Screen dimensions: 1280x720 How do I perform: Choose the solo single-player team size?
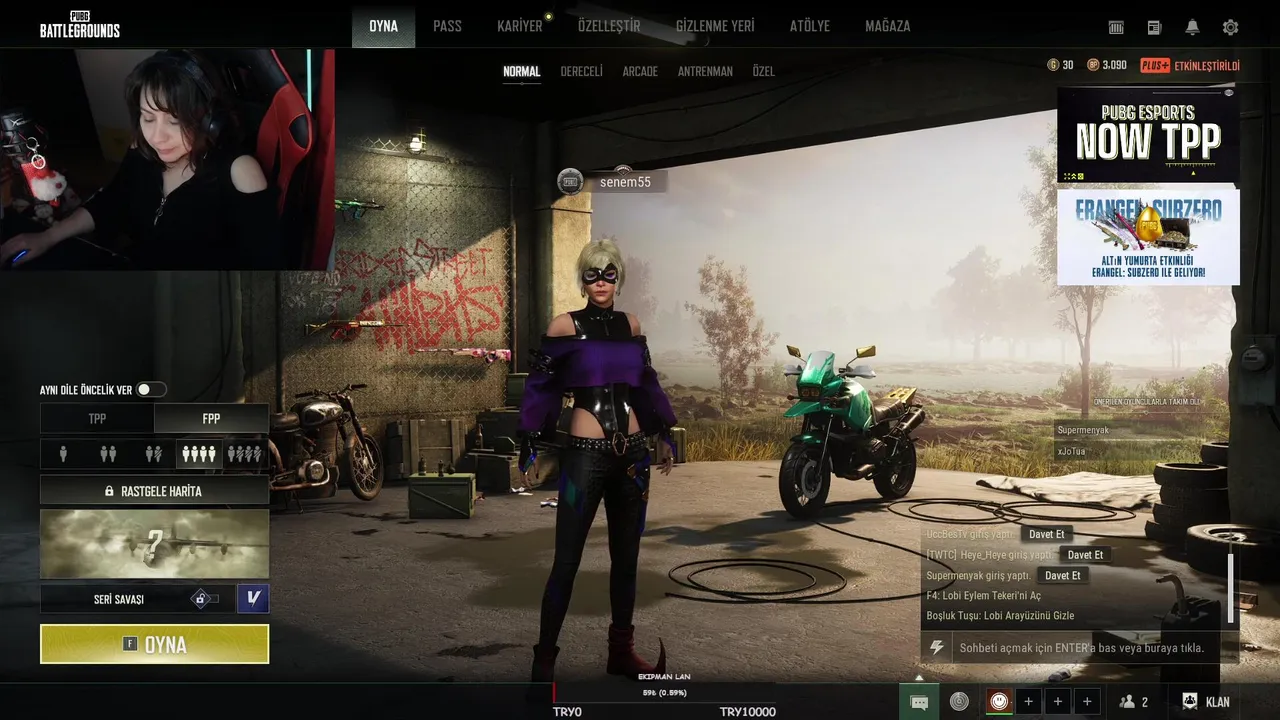pos(63,454)
